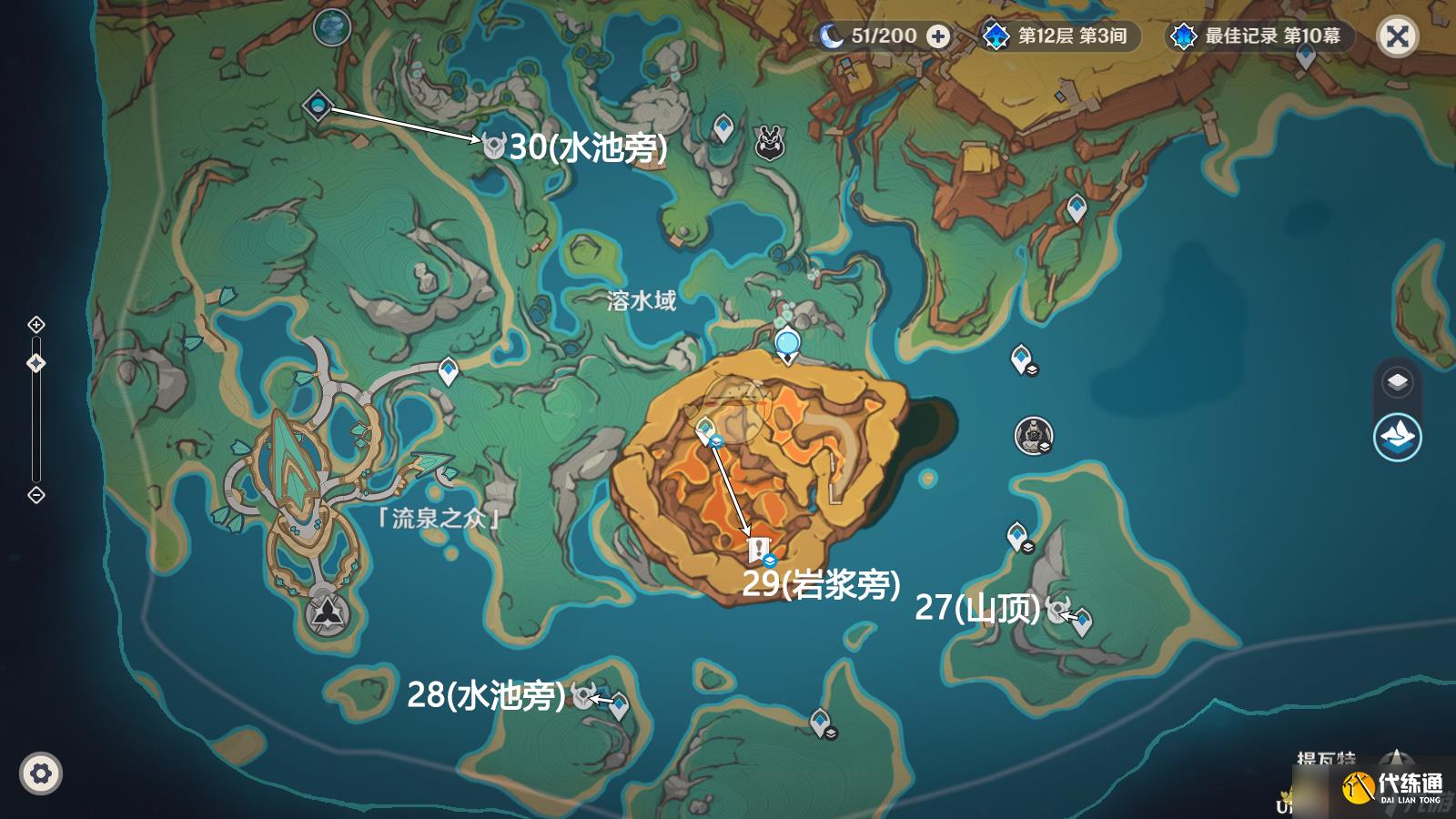Image resolution: width=1456 pixels, height=819 pixels.
Task: Click the zoom-out control below the left slider
Action: pos(36,496)
